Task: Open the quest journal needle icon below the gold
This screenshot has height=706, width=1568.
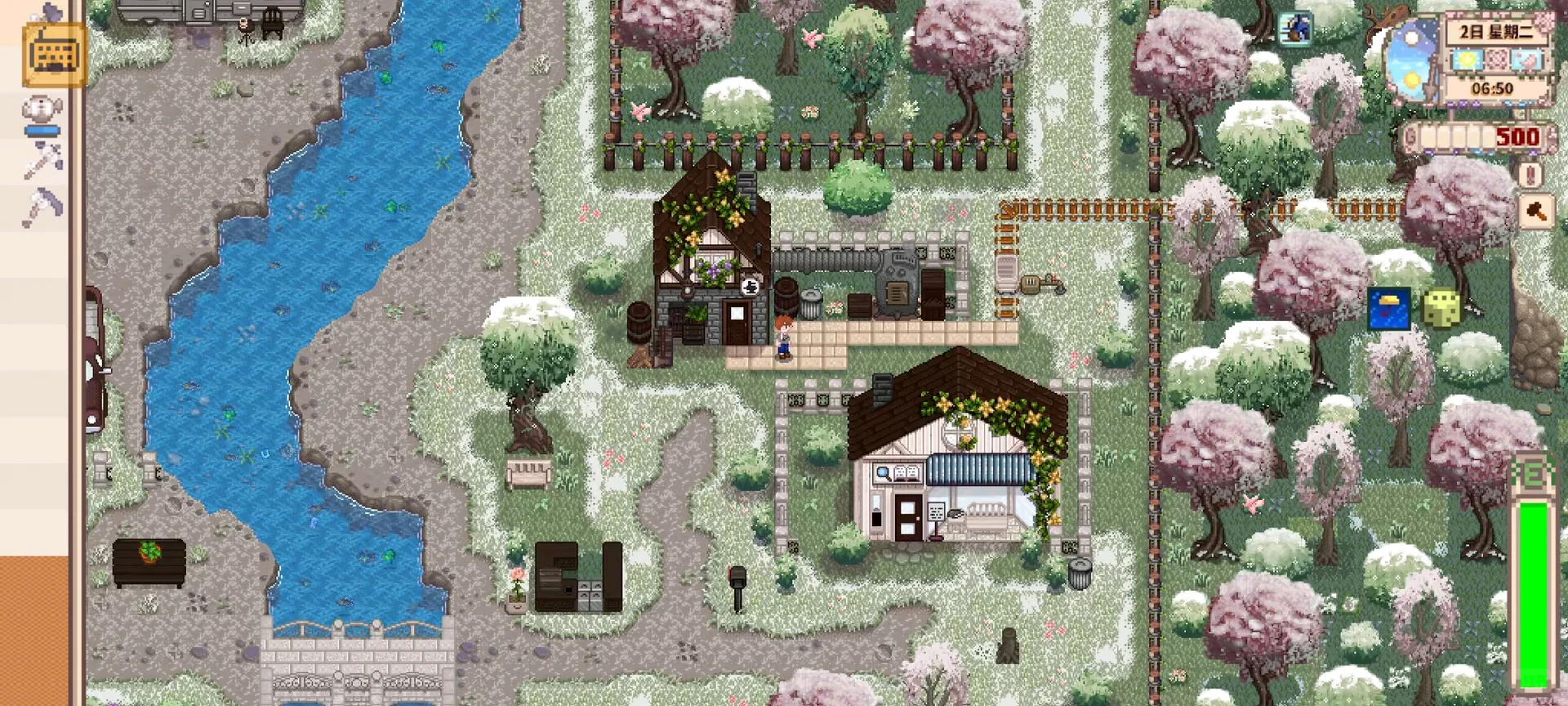Action: (1530, 174)
